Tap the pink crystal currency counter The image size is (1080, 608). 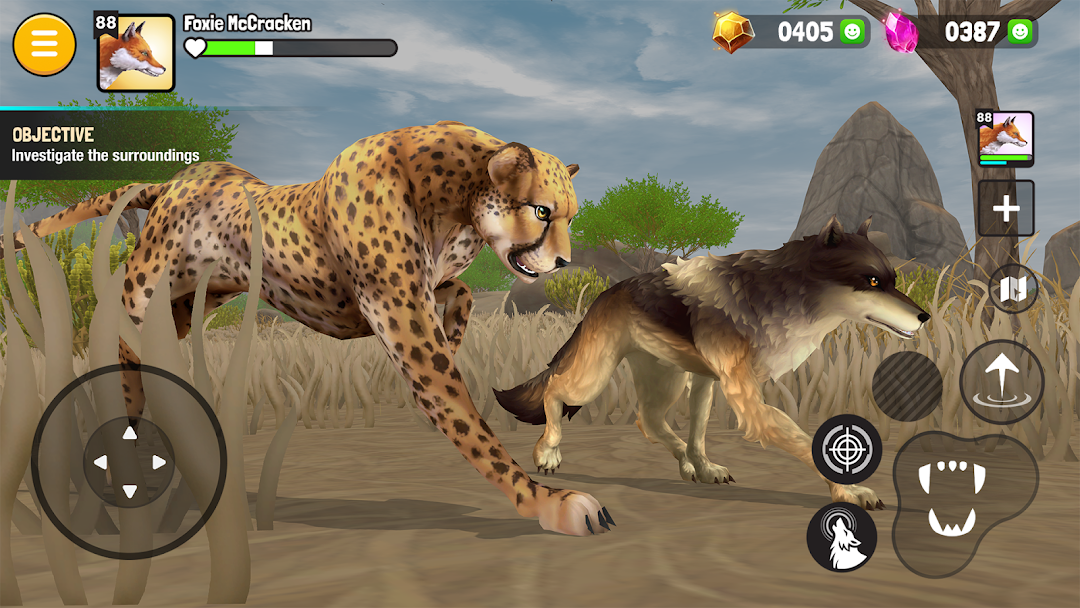(x=959, y=32)
